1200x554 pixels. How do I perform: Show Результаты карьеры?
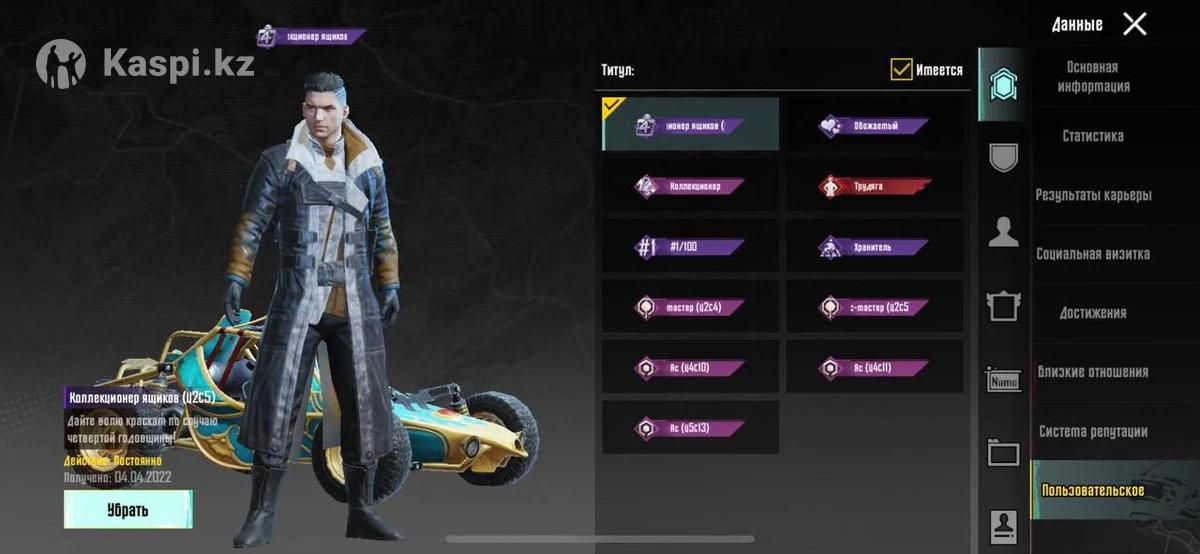(1093, 195)
